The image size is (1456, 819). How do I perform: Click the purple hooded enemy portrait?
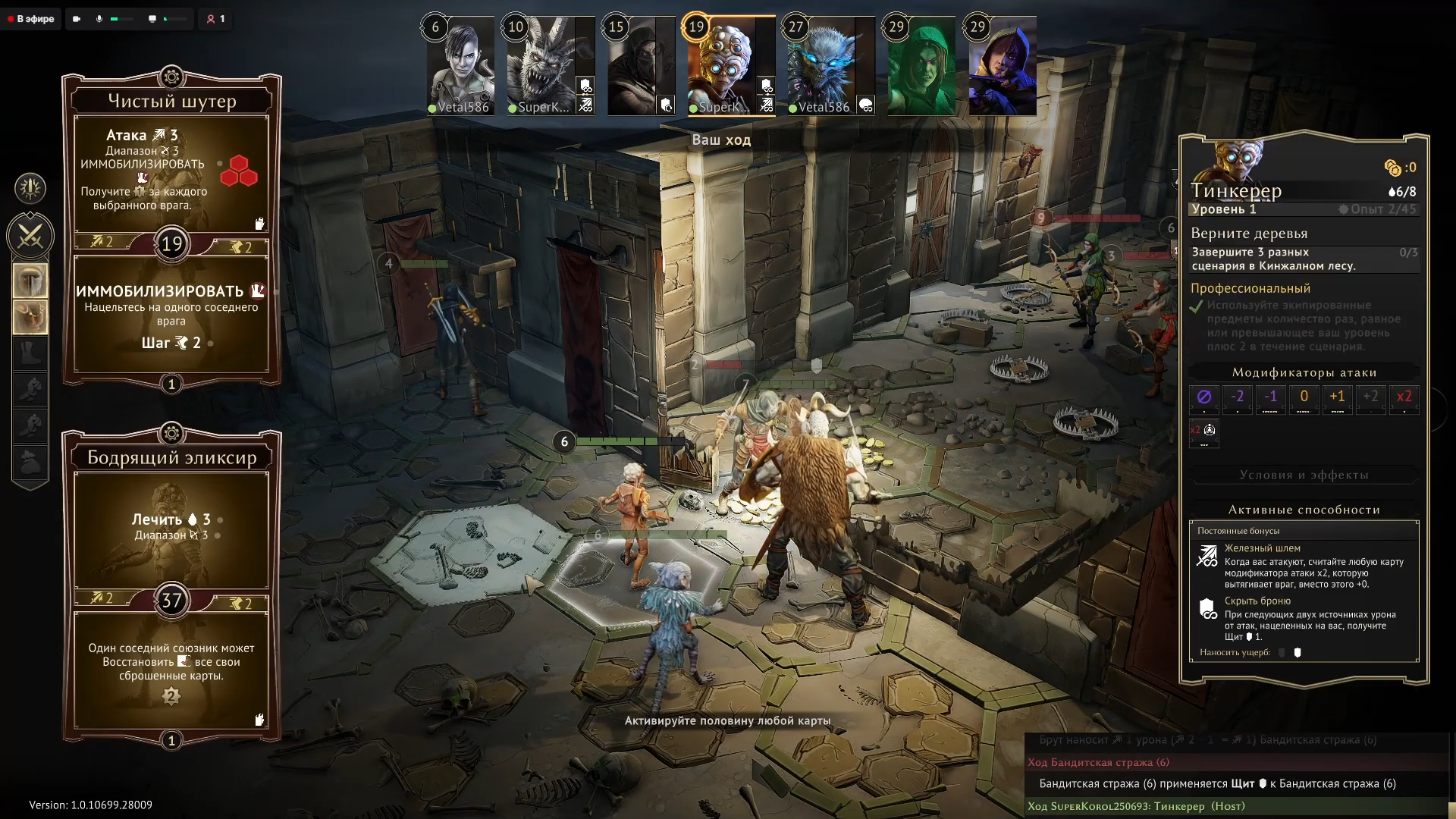(x=1003, y=67)
